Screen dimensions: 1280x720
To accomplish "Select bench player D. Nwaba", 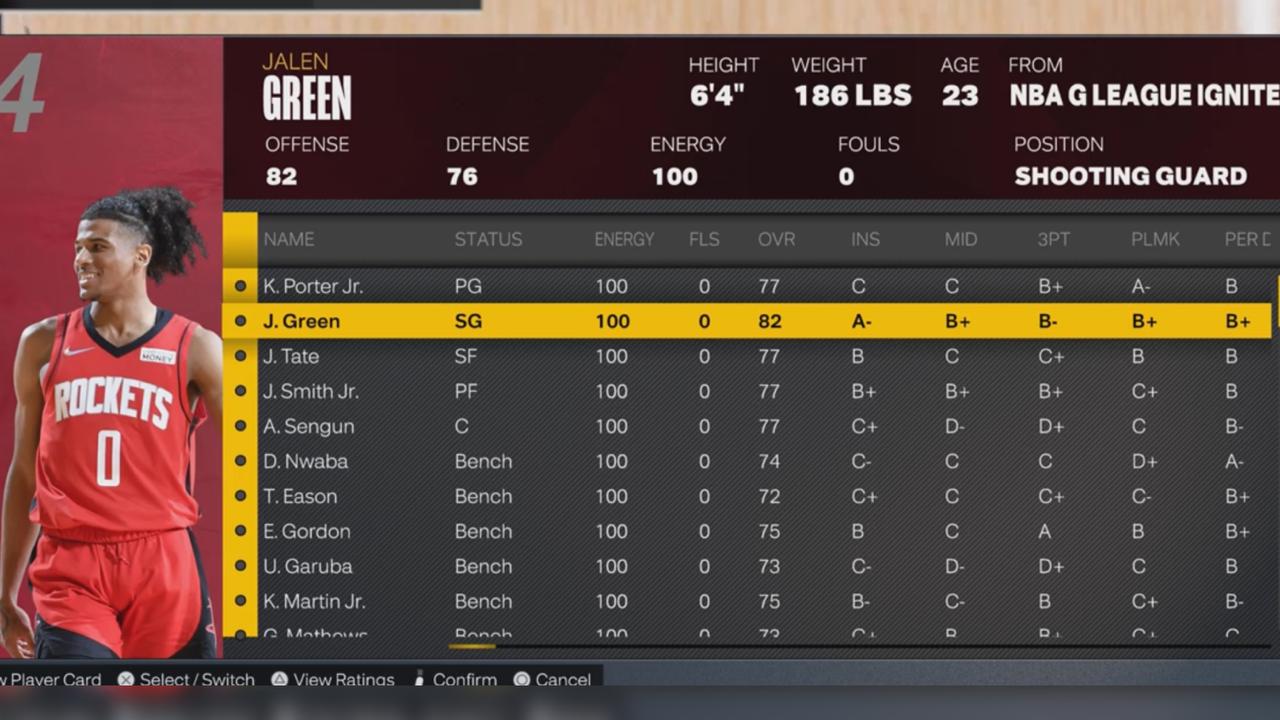I will click(x=305, y=461).
